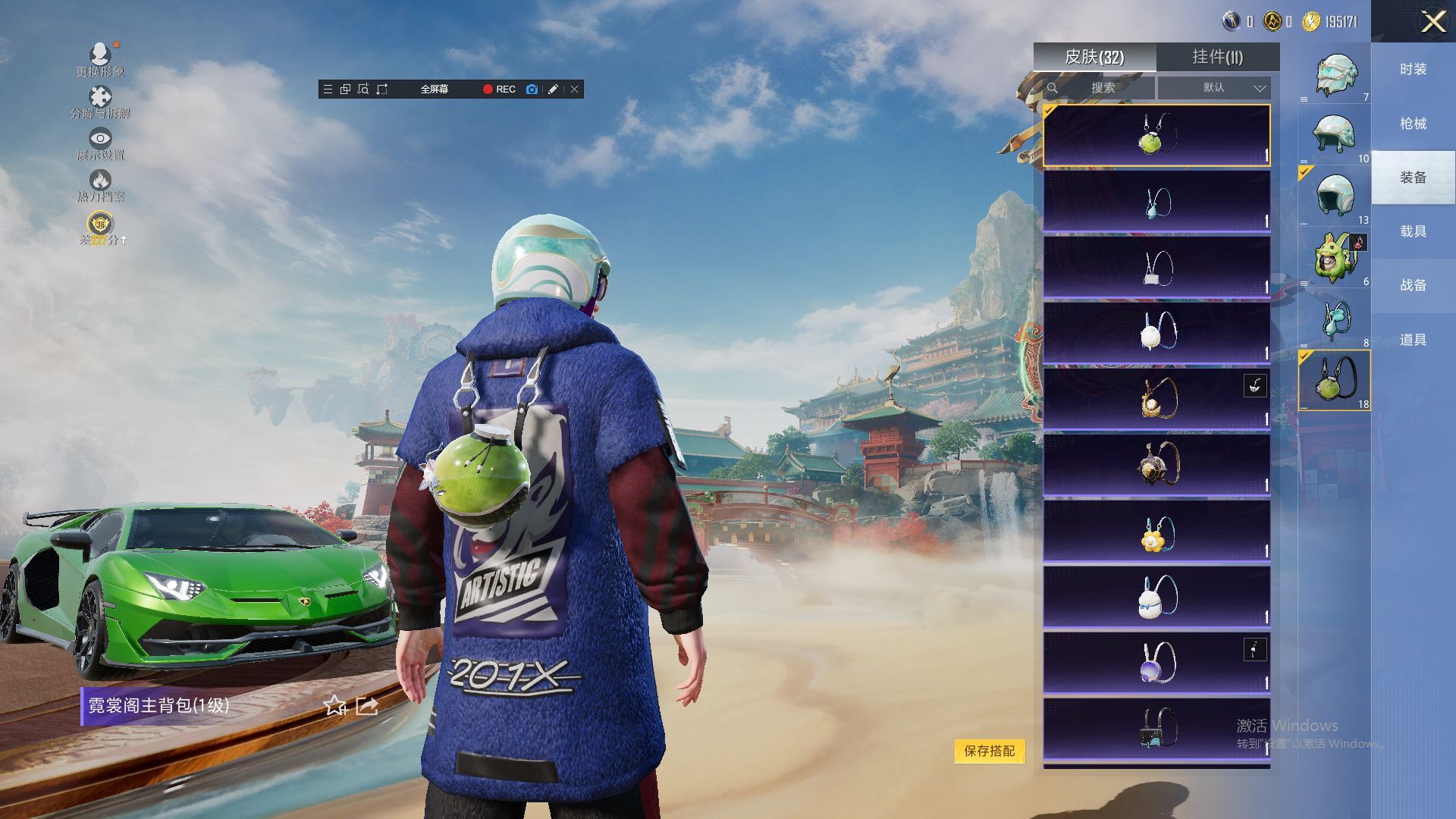Viewport: 1456px width, 819px height.
Task: Open the 挂件(11) tab
Action: pyautogui.click(x=1217, y=57)
